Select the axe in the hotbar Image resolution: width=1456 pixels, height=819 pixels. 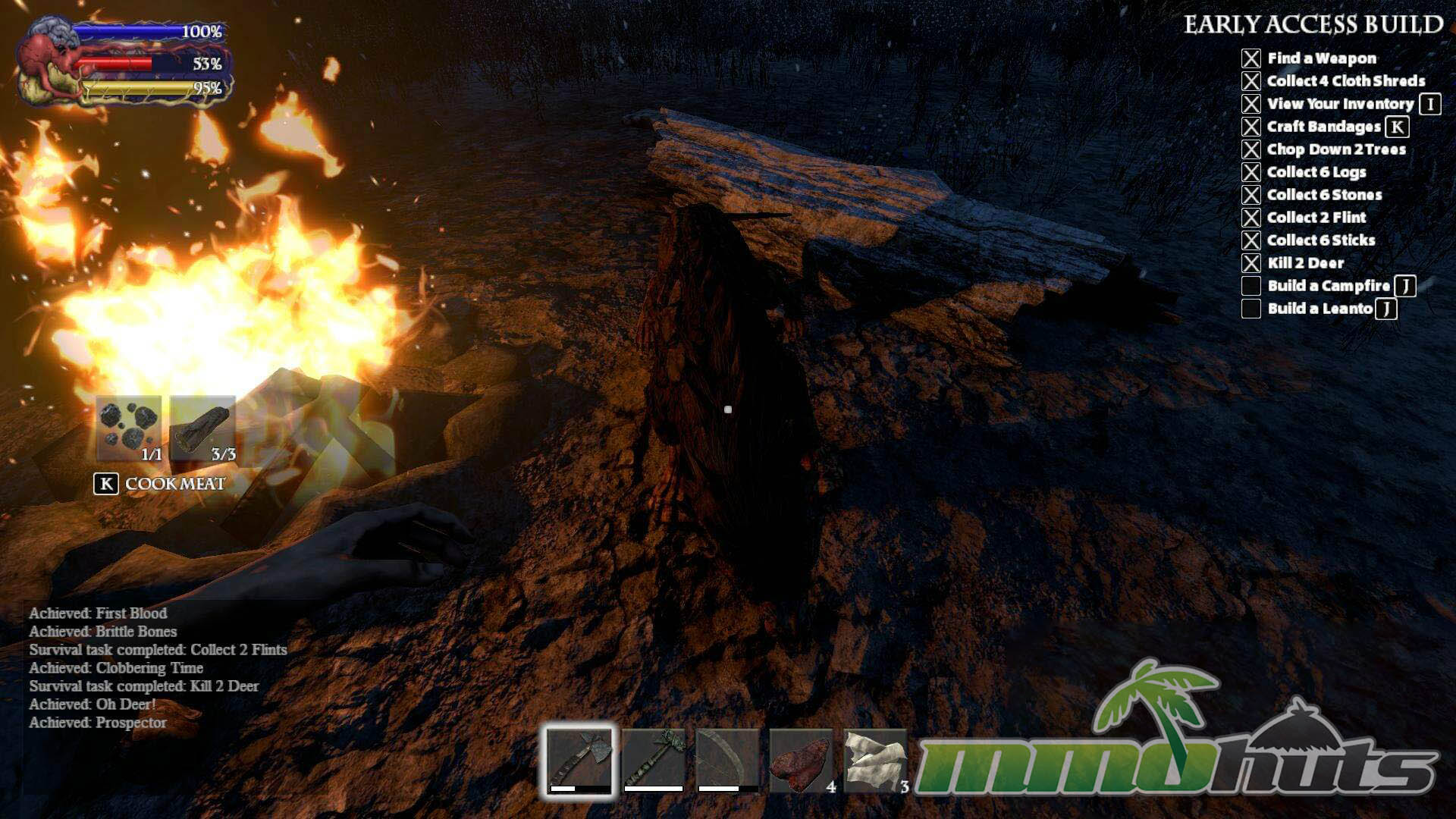(579, 760)
